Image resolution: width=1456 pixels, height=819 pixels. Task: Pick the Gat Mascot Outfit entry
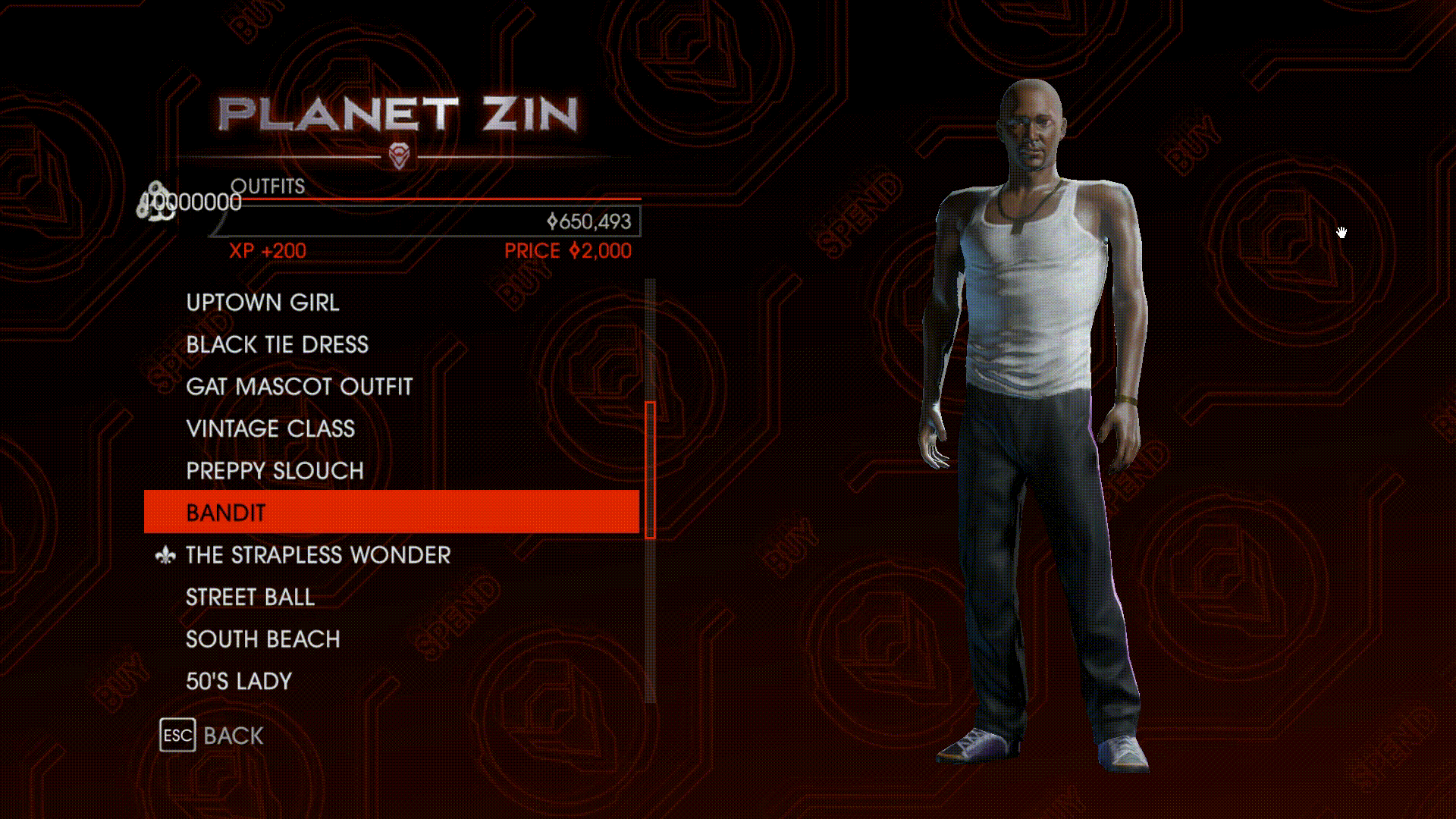[x=299, y=387]
